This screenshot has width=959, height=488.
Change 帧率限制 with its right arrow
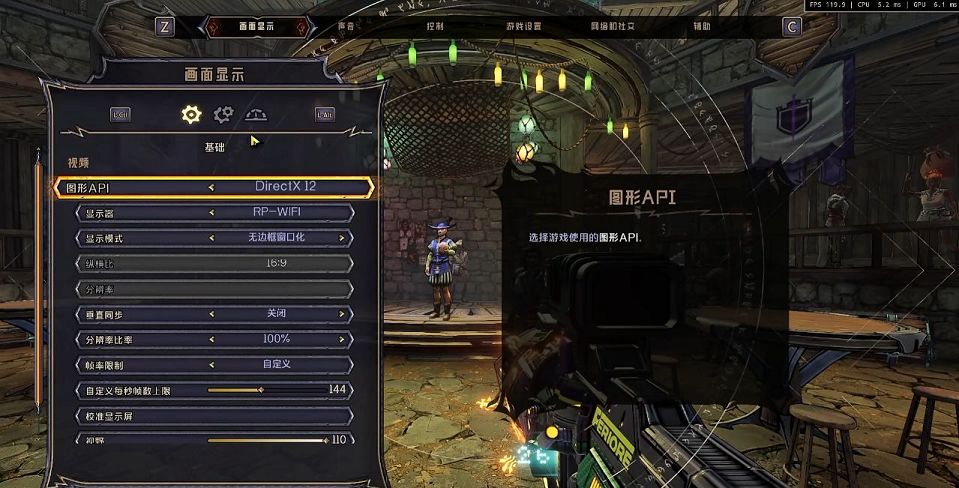(341, 365)
